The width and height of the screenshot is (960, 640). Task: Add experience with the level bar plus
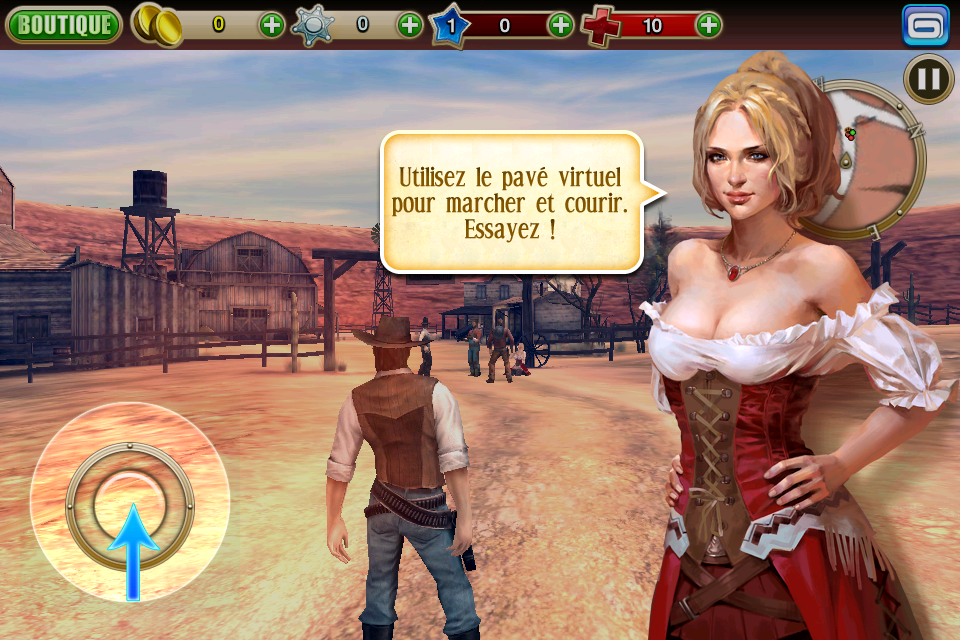[561, 25]
